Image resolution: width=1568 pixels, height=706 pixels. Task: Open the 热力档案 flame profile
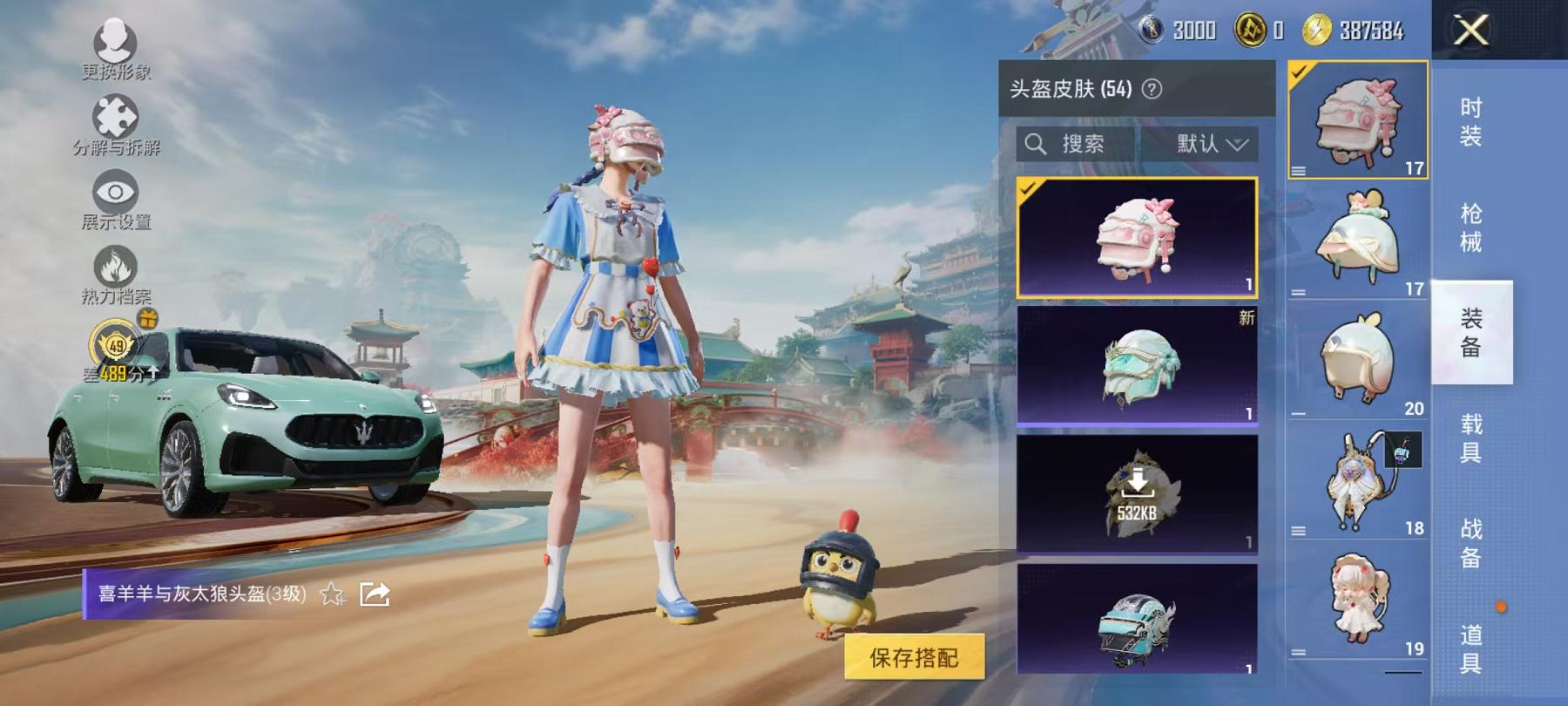(118, 265)
